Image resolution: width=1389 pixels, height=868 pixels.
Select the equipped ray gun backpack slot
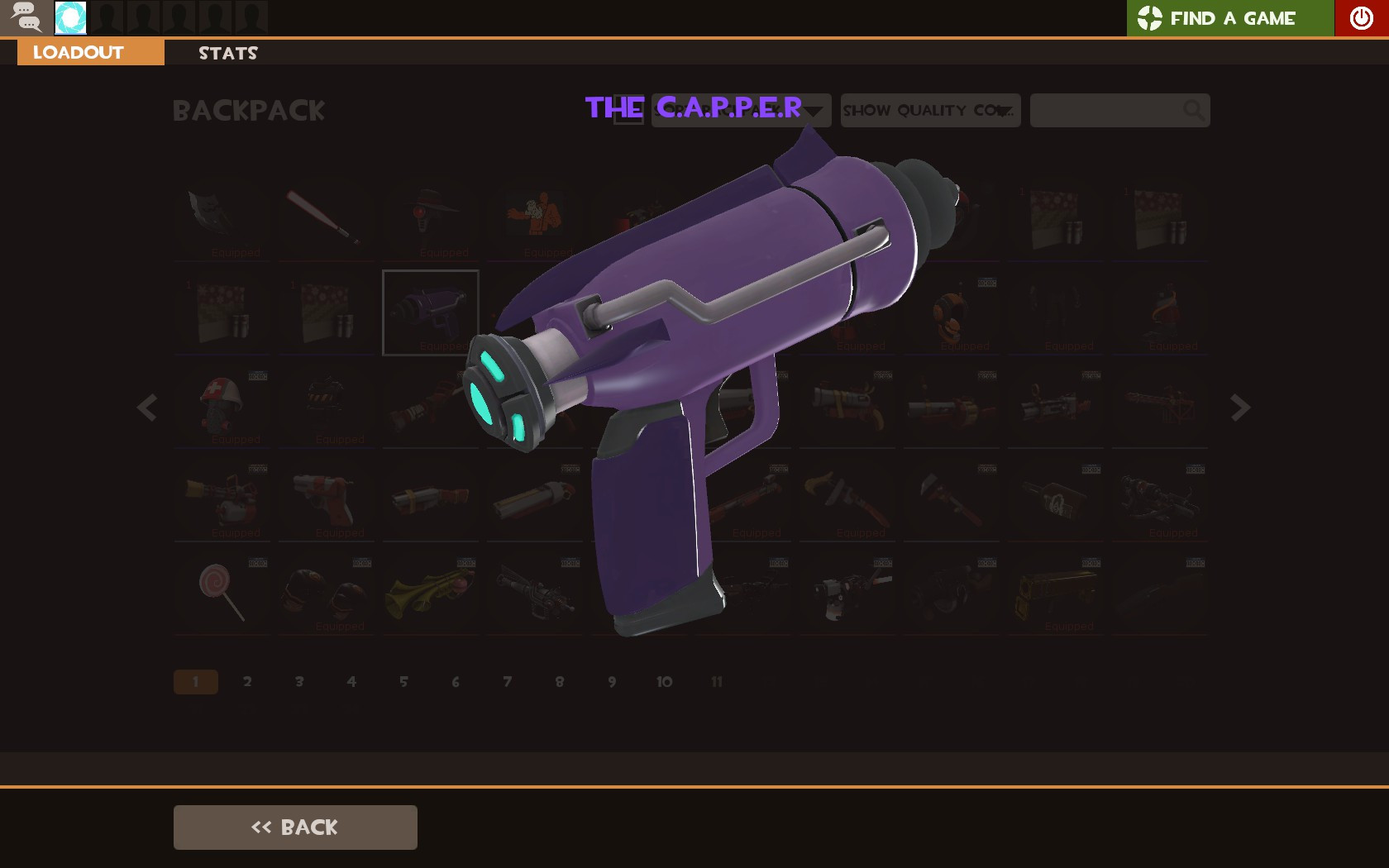430,312
